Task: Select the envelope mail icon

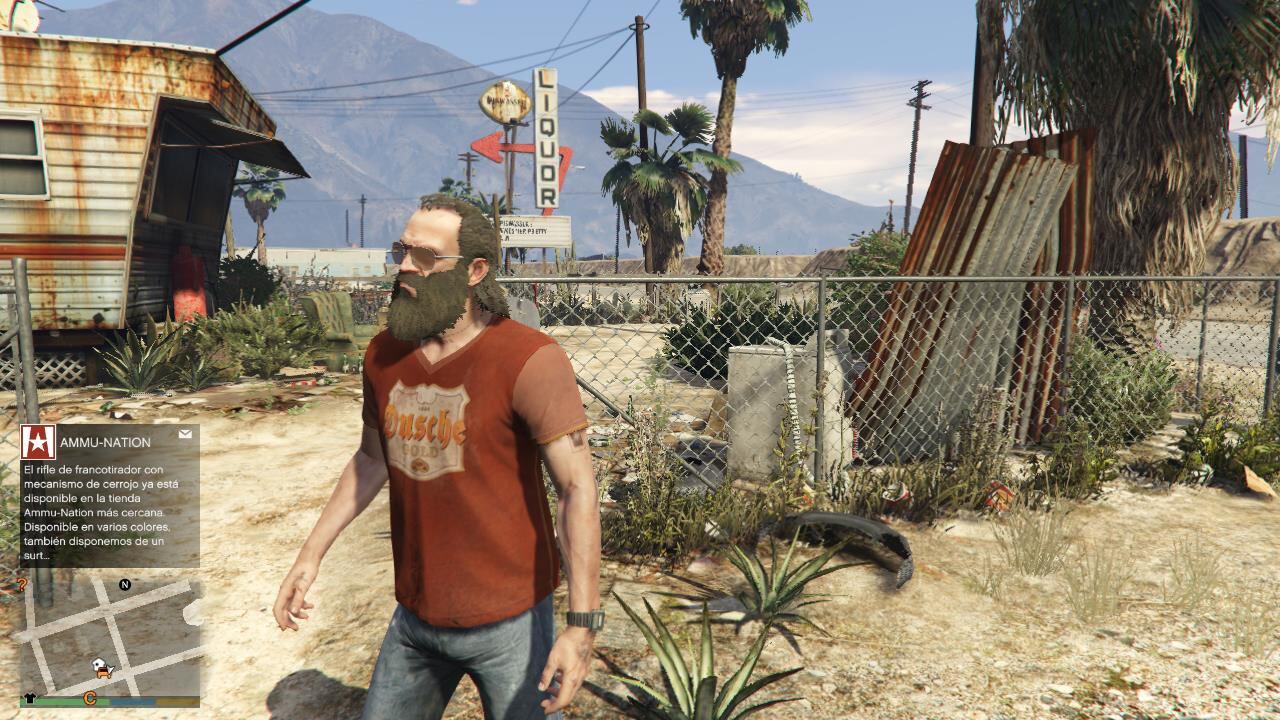Action: (x=185, y=435)
